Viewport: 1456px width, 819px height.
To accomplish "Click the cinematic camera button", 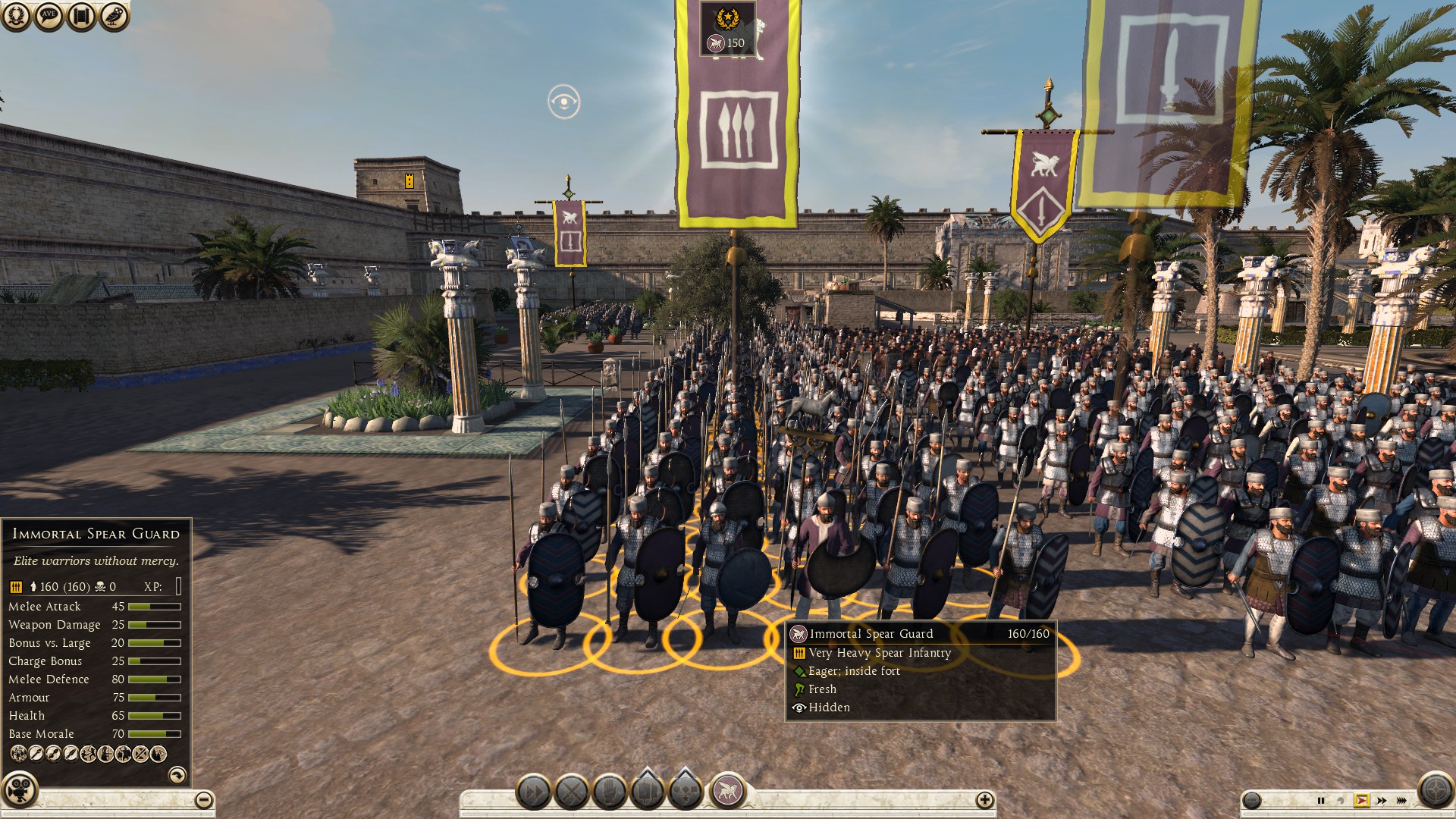I will [19, 790].
